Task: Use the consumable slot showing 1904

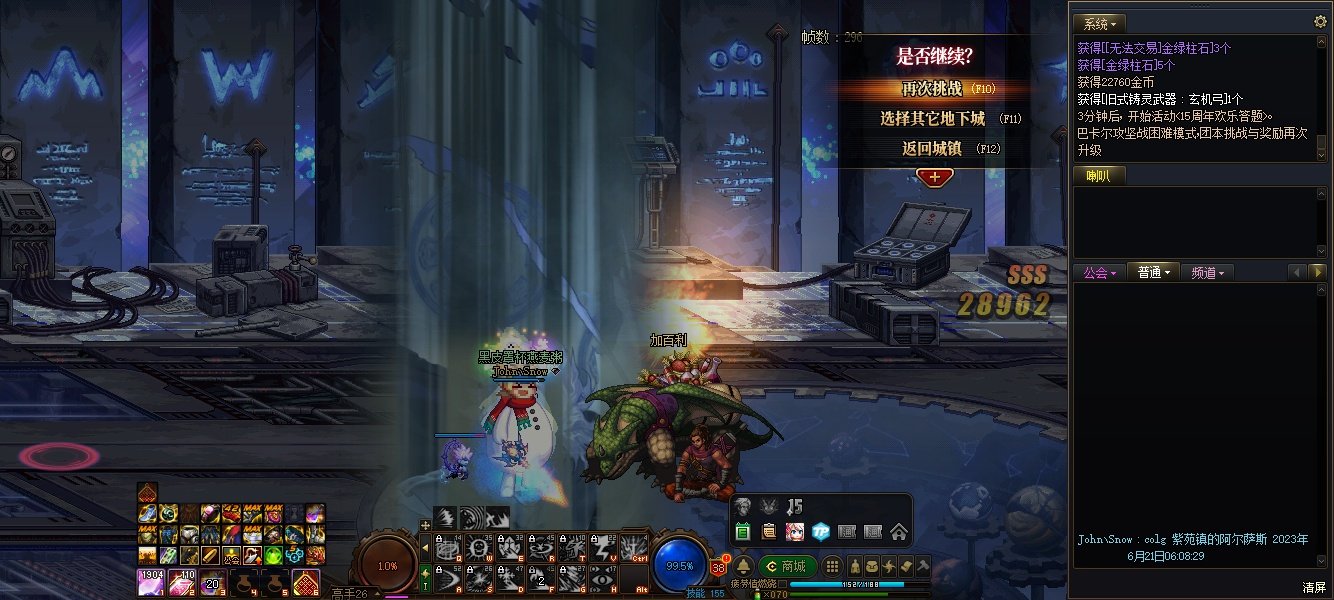Action: (150, 580)
